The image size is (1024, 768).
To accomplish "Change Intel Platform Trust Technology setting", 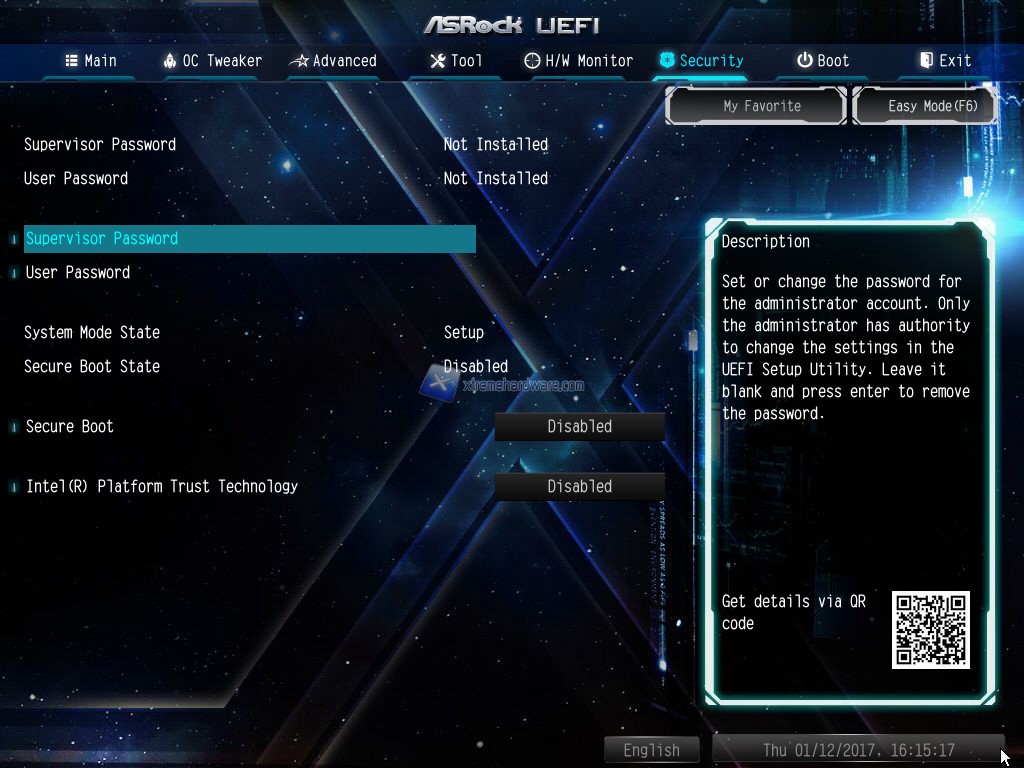I will [x=579, y=487].
